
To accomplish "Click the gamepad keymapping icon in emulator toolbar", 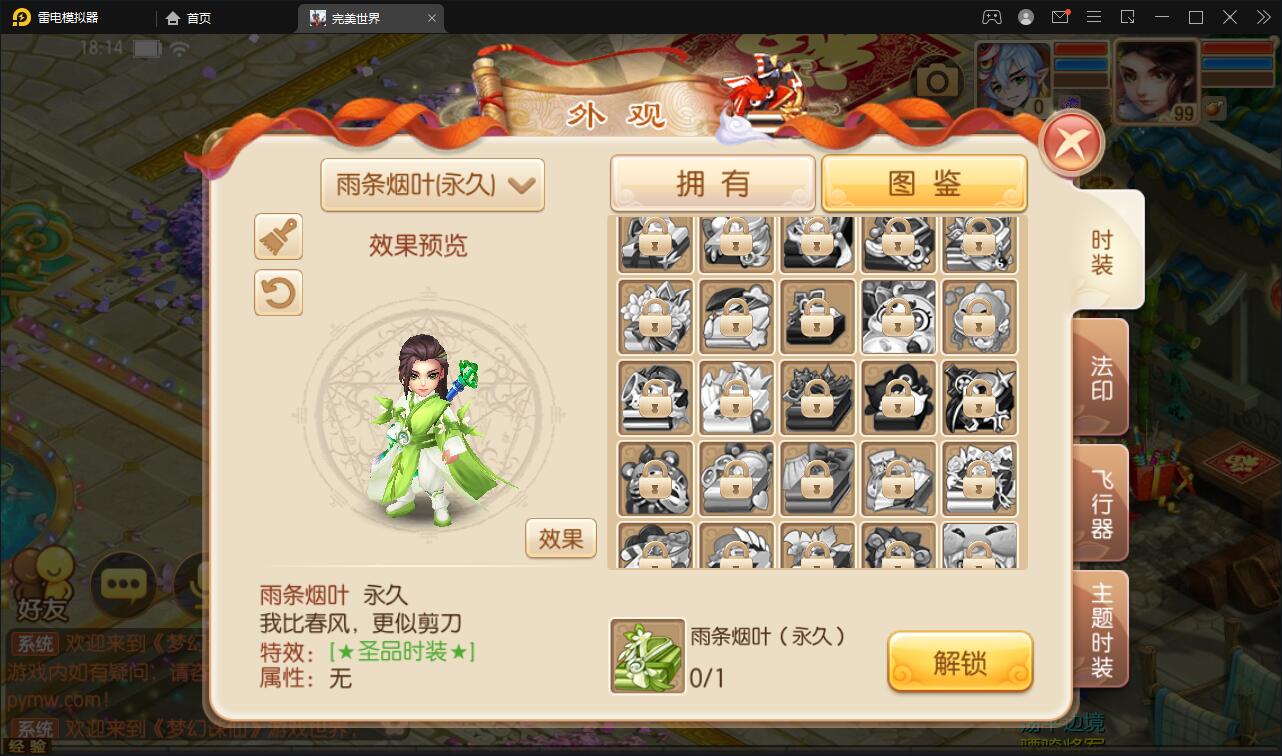I will click(x=990, y=17).
